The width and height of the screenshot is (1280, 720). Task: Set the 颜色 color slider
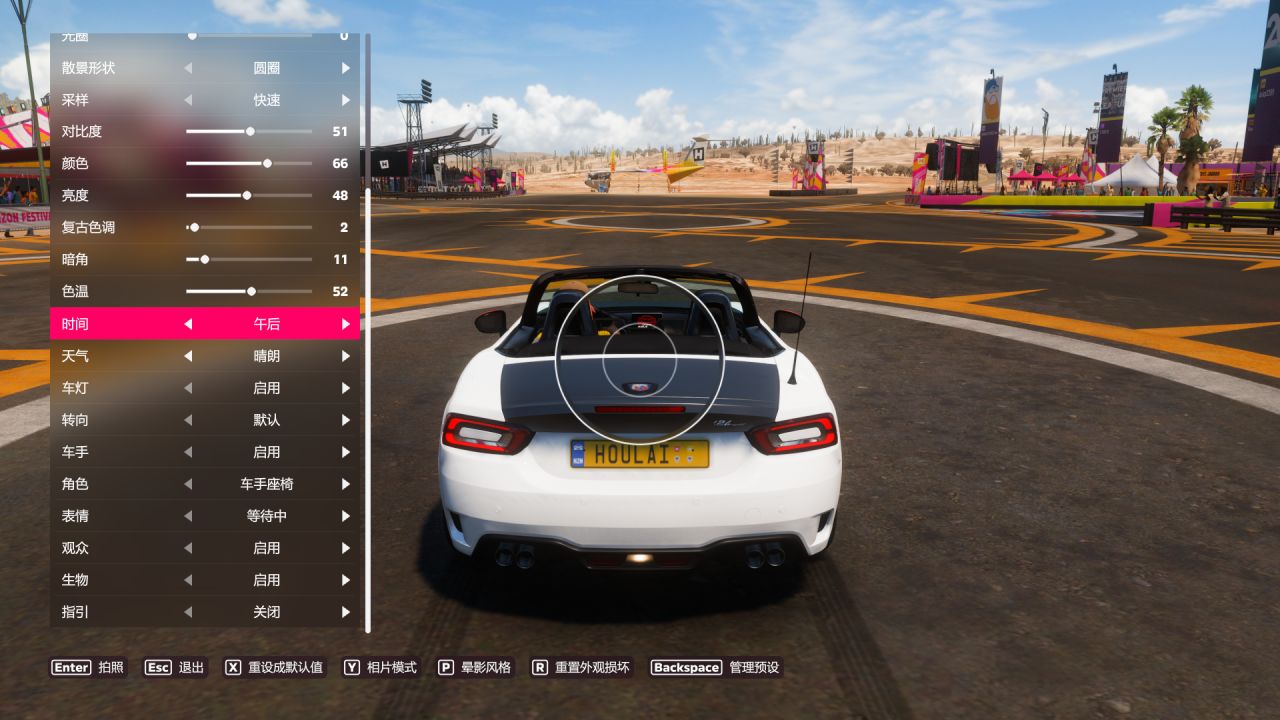(267, 163)
